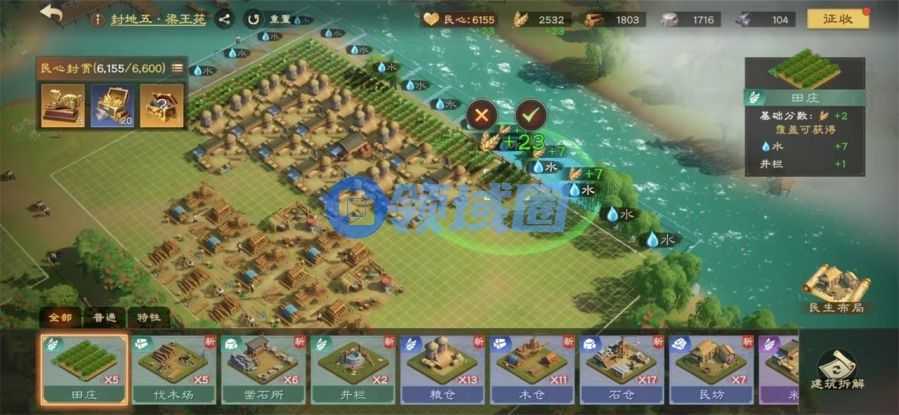The height and width of the screenshot is (415, 899).
Task: Switch to the 特性 tab
Action: (147, 317)
